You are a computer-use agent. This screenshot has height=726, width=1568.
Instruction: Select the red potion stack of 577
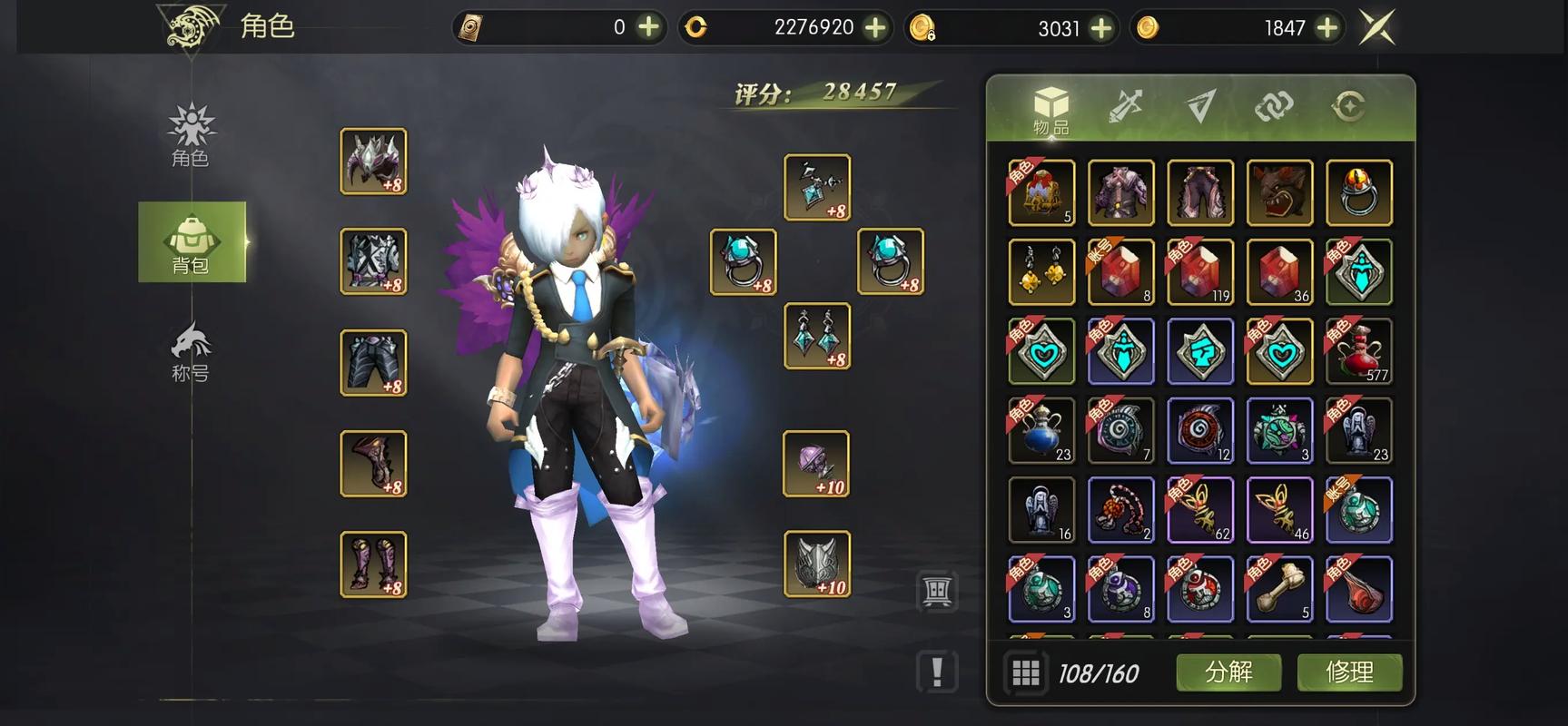point(1359,351)
